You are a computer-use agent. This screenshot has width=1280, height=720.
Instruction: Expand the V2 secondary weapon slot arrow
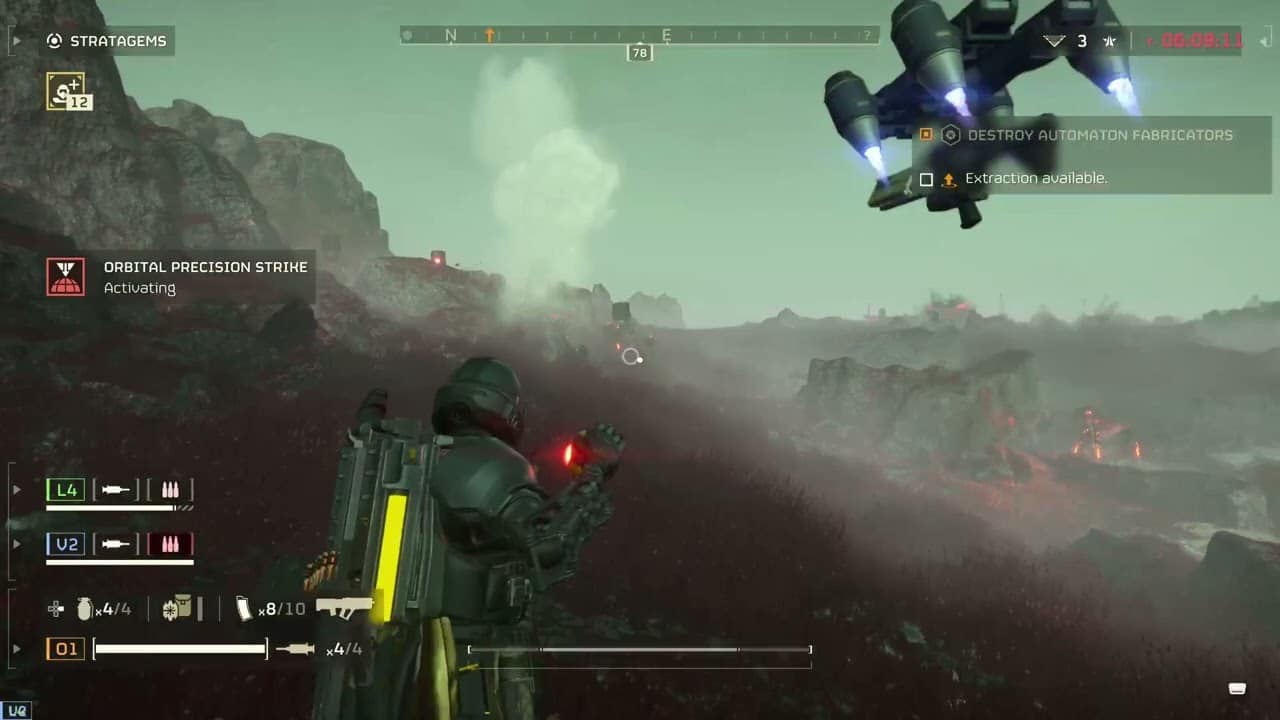(x=17, y=543)
